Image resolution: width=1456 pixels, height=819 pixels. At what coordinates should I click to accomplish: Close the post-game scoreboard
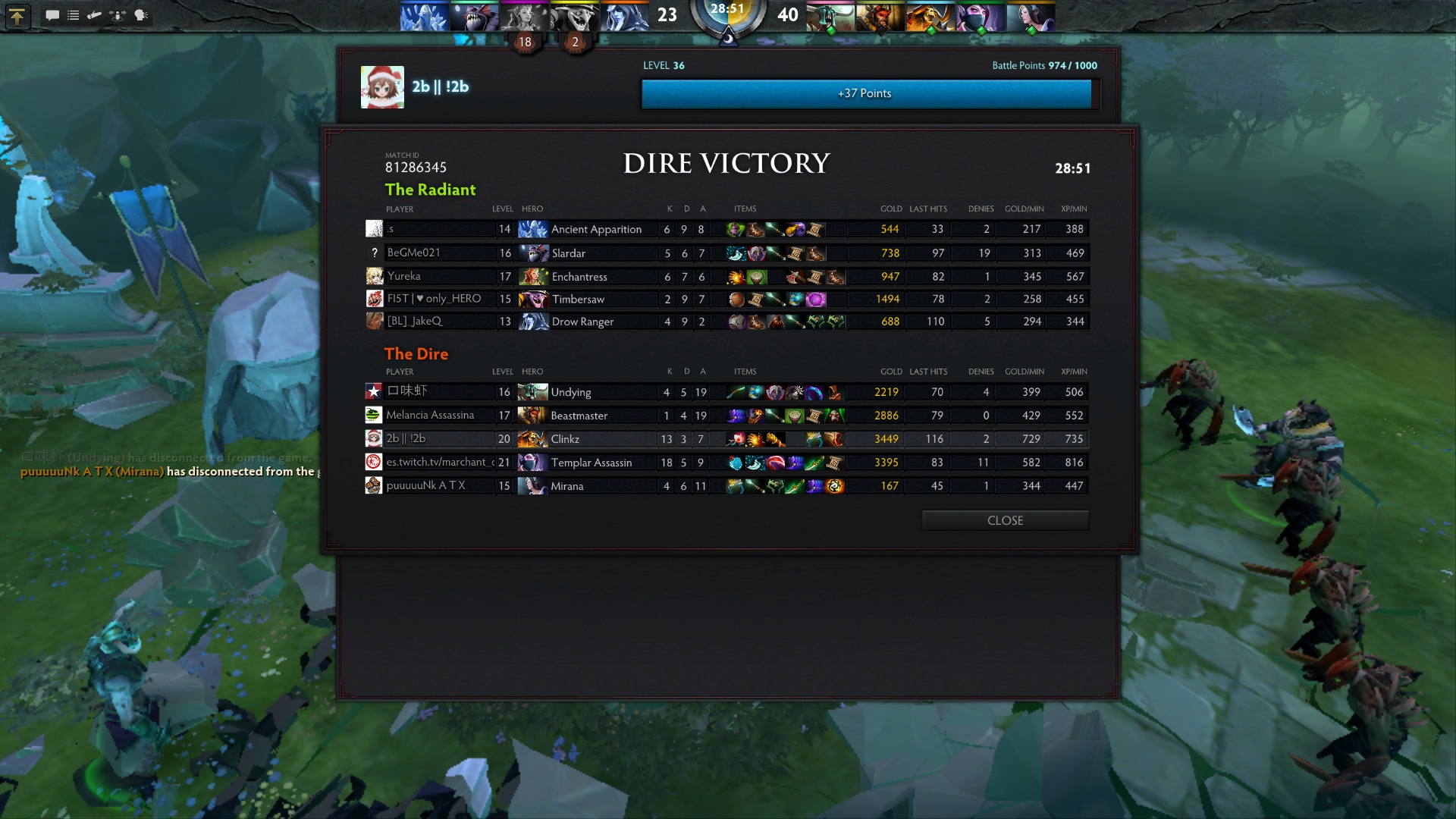pyautogui.click(x=1005, y=520)
